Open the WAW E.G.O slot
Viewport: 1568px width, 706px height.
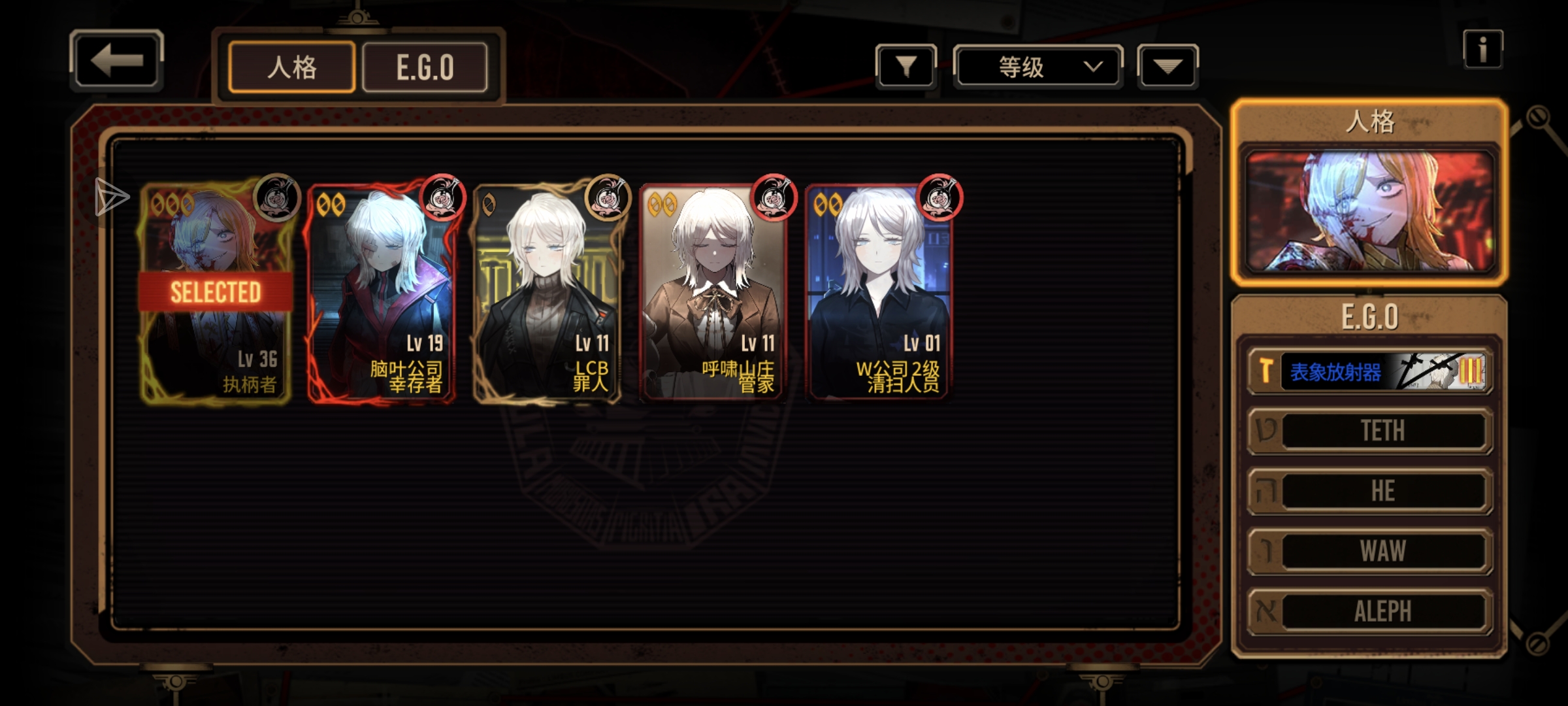(1369, 551)
